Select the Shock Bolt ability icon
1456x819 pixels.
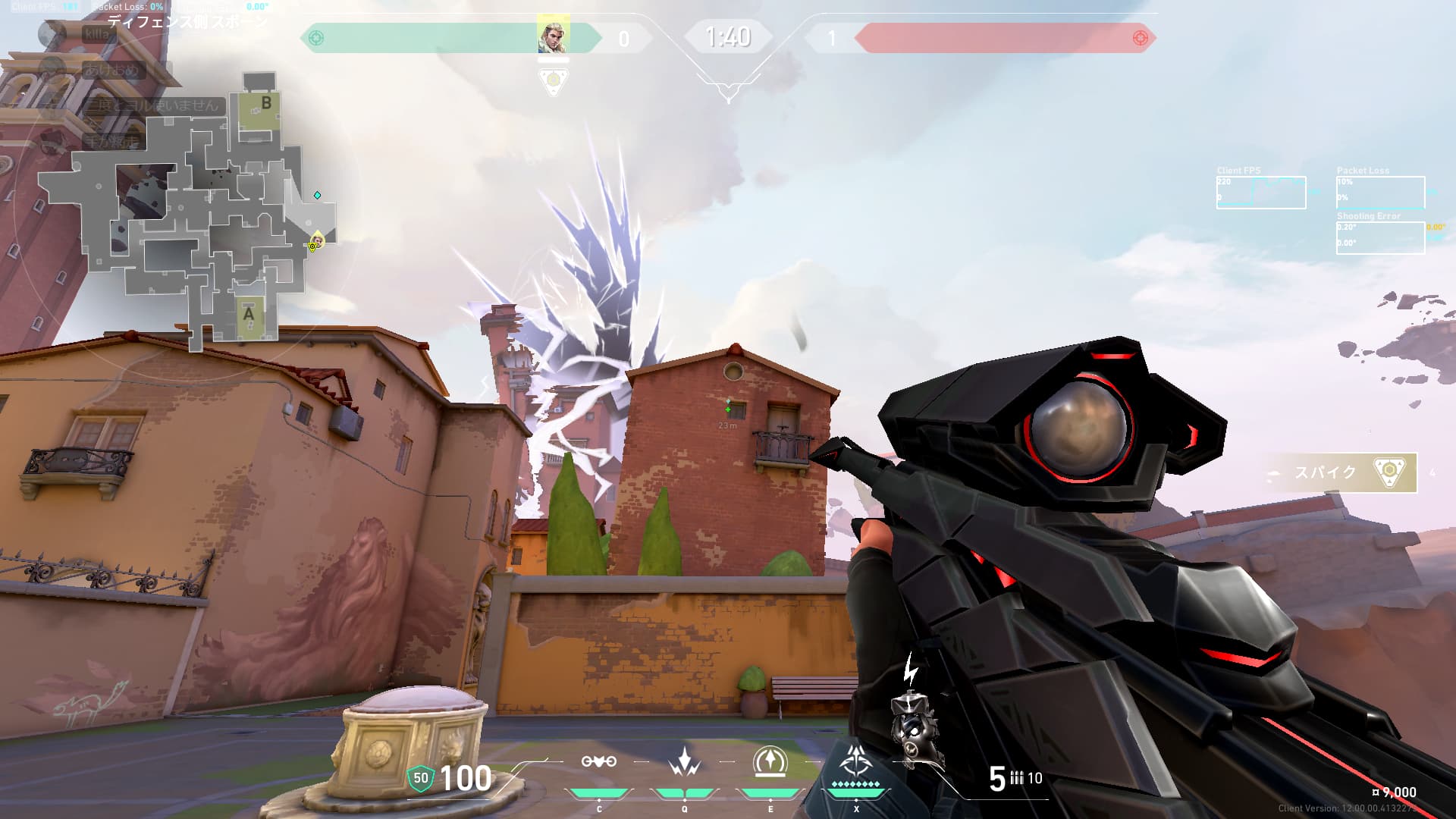[x=684, y=762]
